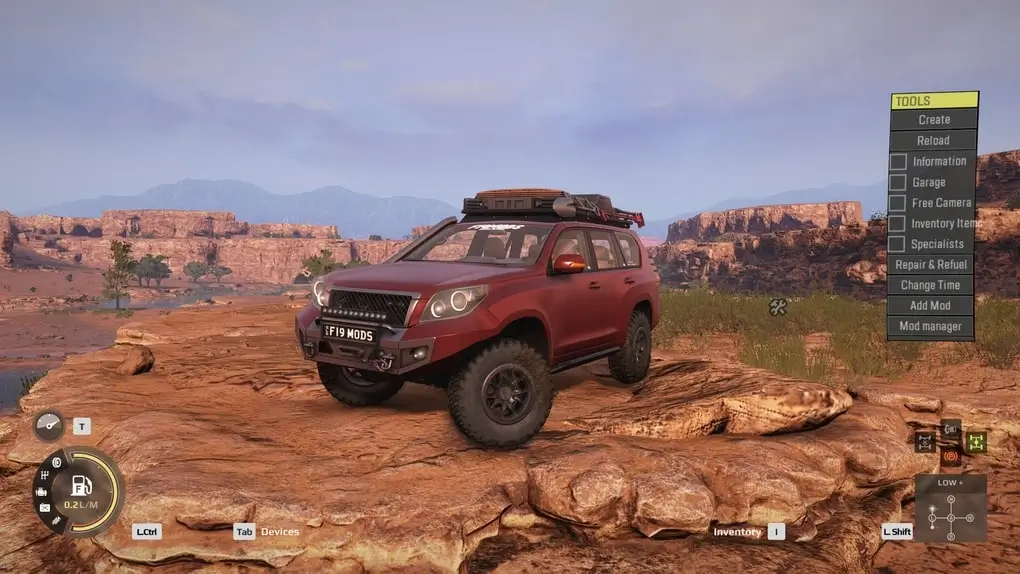Select Reload in the Tools panel
This screenshot has height=574, width=1020.
[933, 141]
